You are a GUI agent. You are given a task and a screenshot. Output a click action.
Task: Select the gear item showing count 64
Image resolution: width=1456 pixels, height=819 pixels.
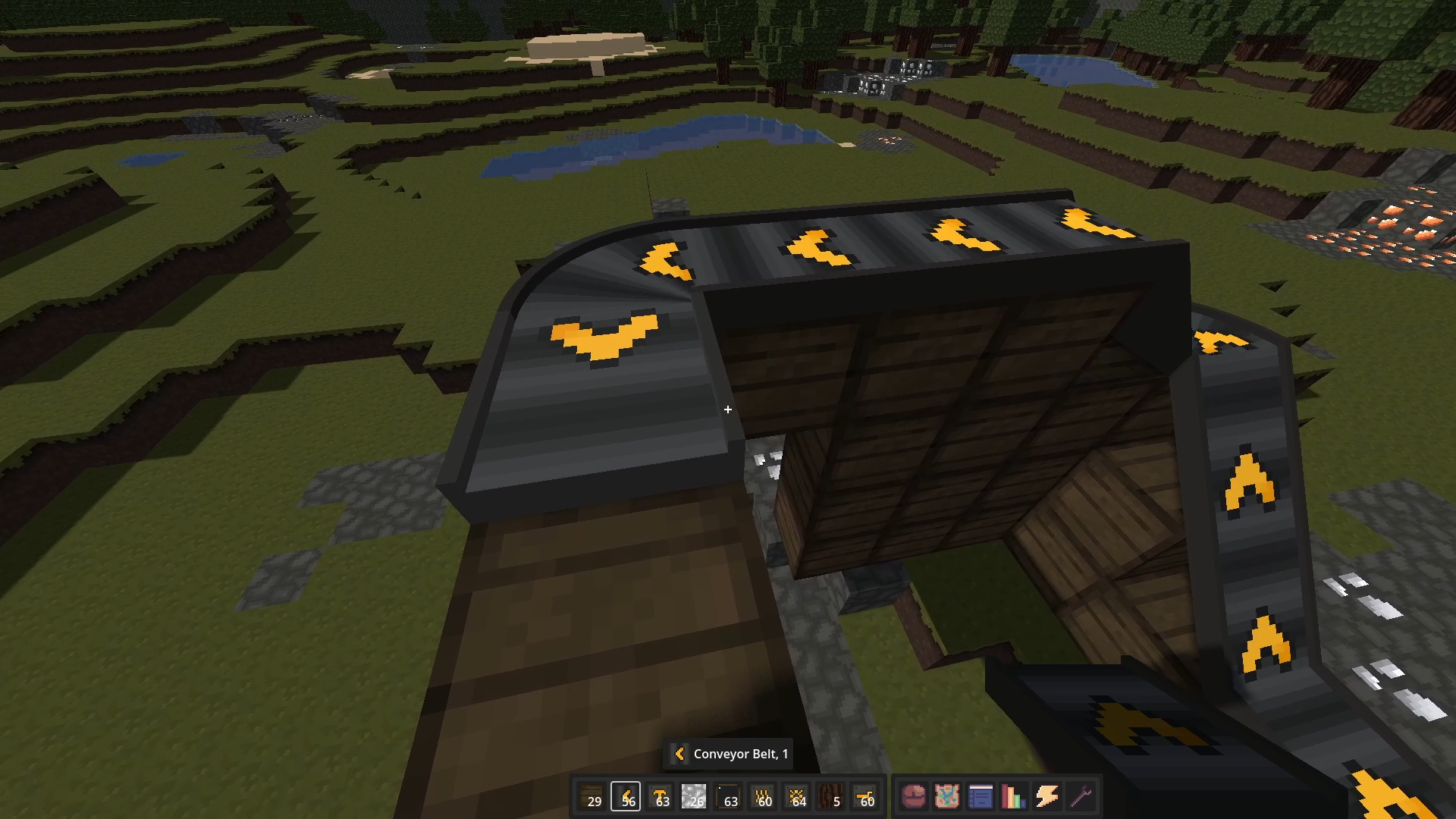coord(798,796)
